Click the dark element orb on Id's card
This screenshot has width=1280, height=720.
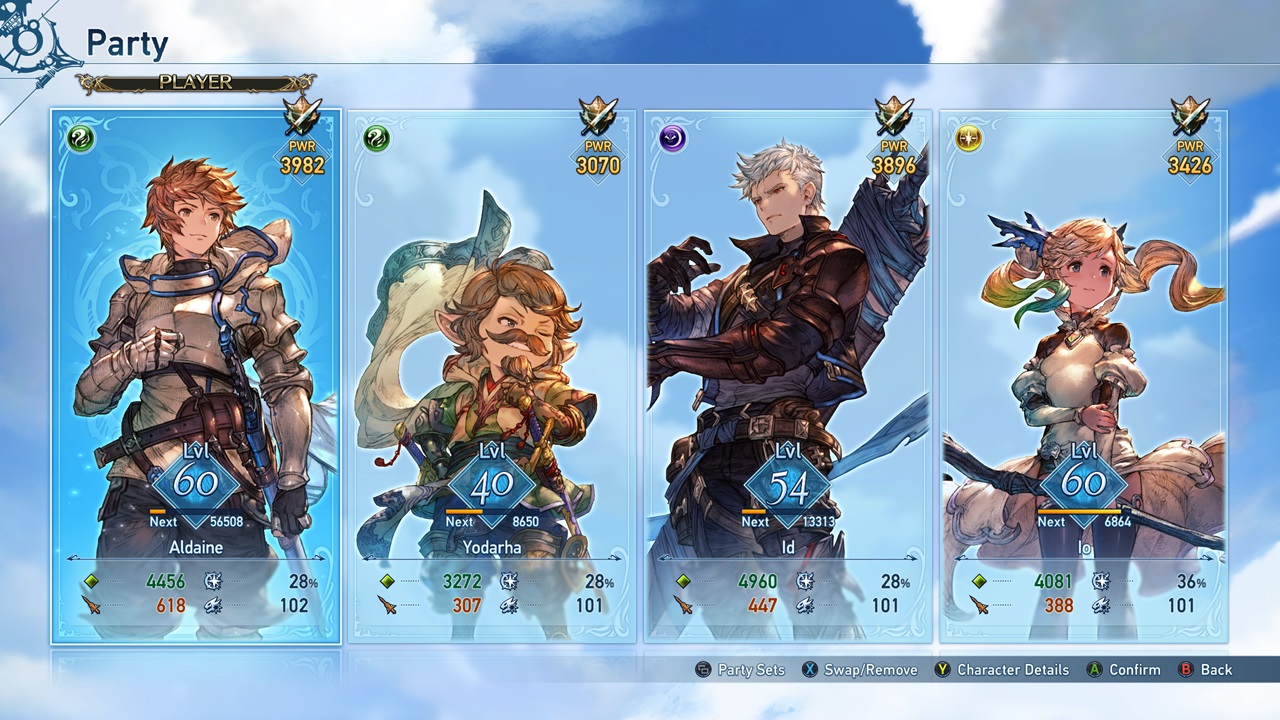tap(672, 138)
